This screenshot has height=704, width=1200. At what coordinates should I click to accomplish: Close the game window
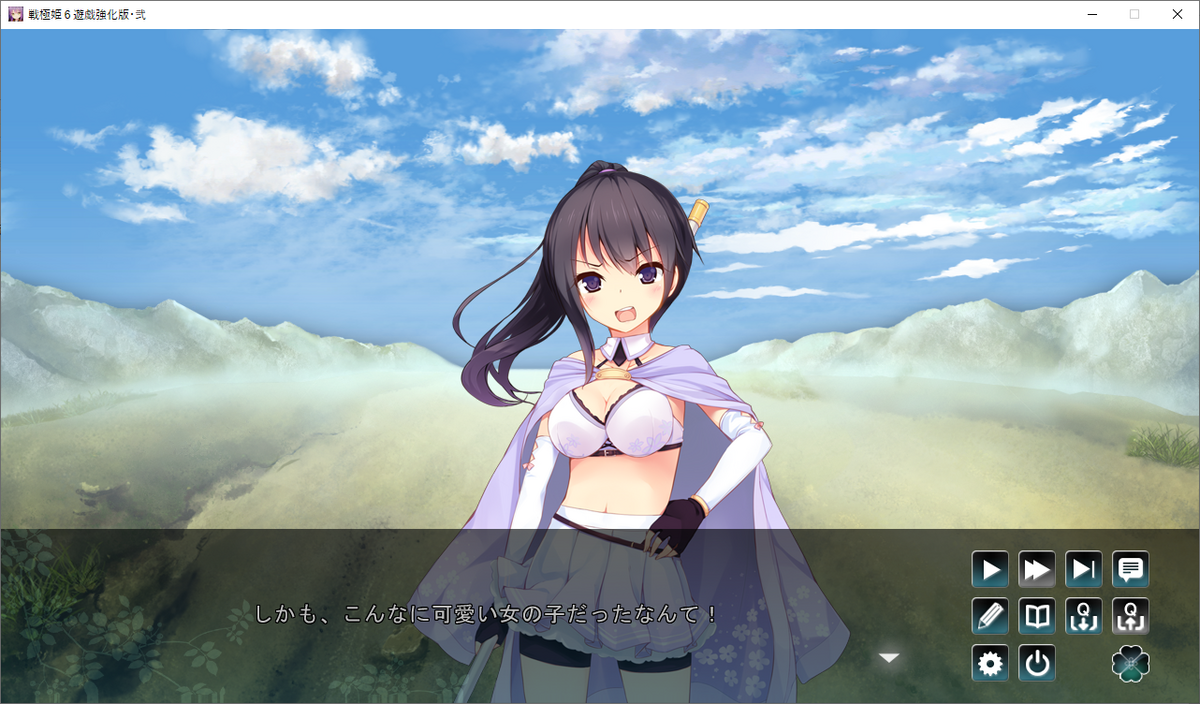click(1177, 14)
